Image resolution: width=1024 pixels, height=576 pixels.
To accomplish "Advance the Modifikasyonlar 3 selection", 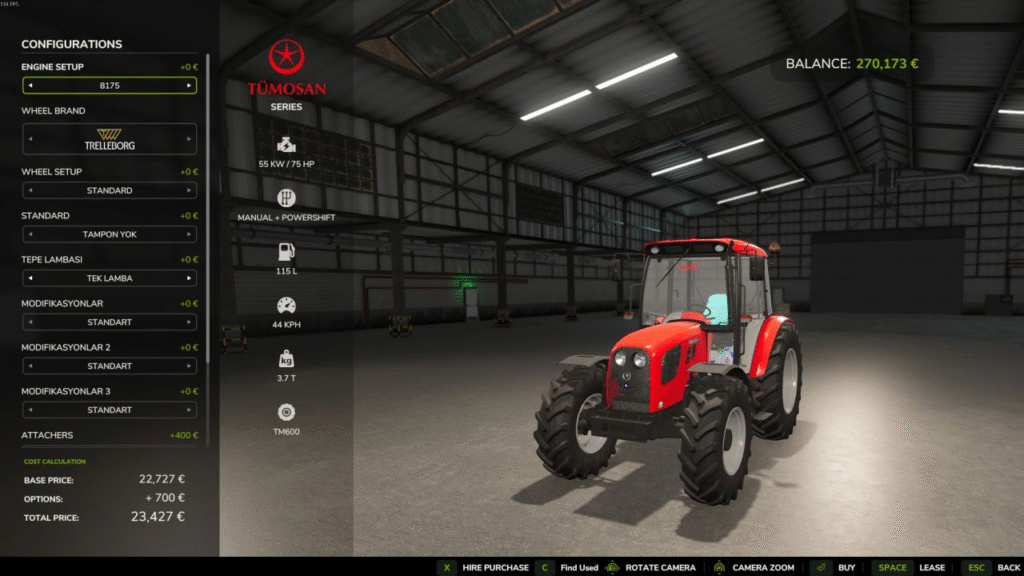I will pyautogui.click(x=189, y=410).
